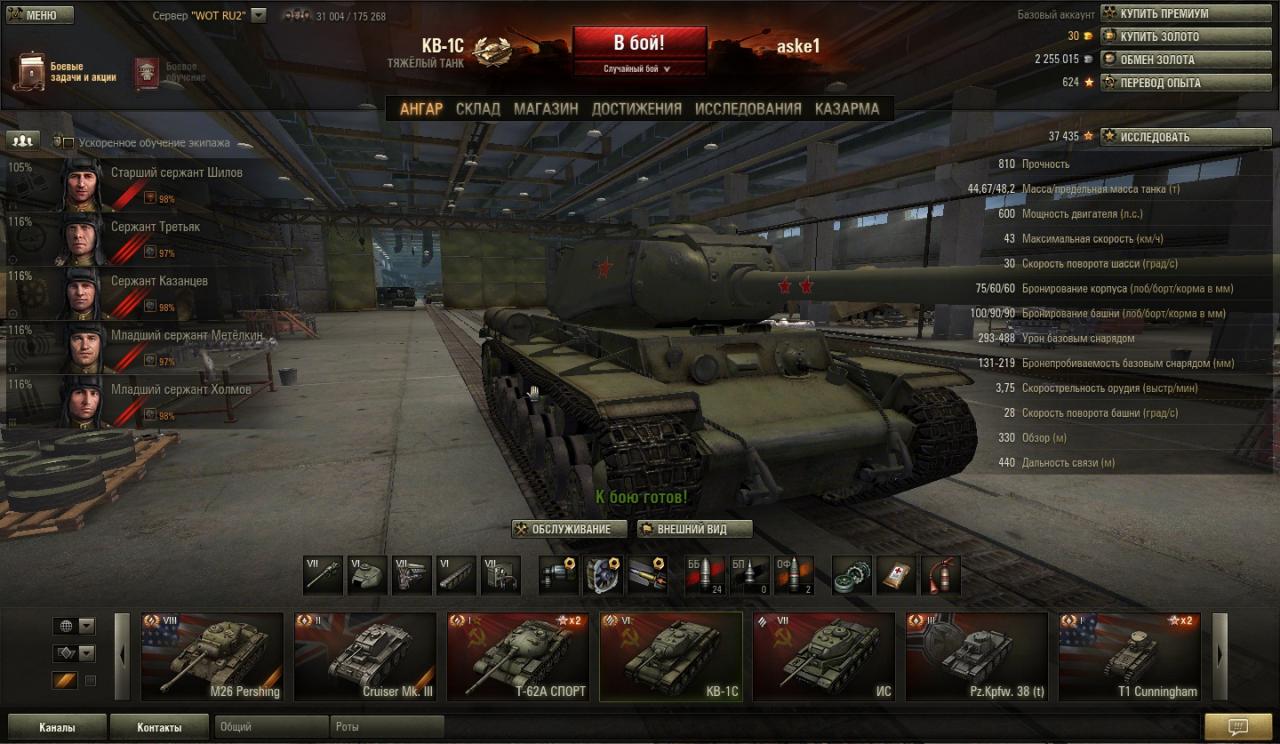Screen dimensions: 1280x744
Task: Open the Магазин tab
Action: (x=546, y=109)
